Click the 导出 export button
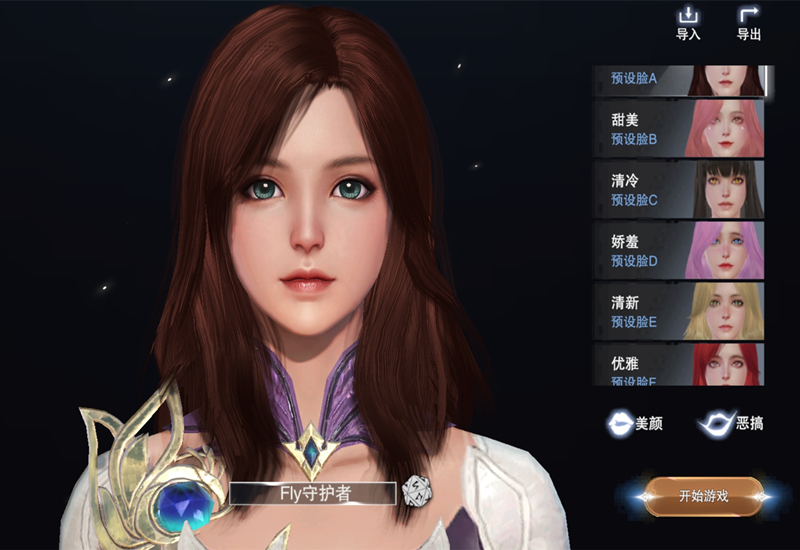The width and height of the screenshot is (800, 550). click(x=748, y=23)
